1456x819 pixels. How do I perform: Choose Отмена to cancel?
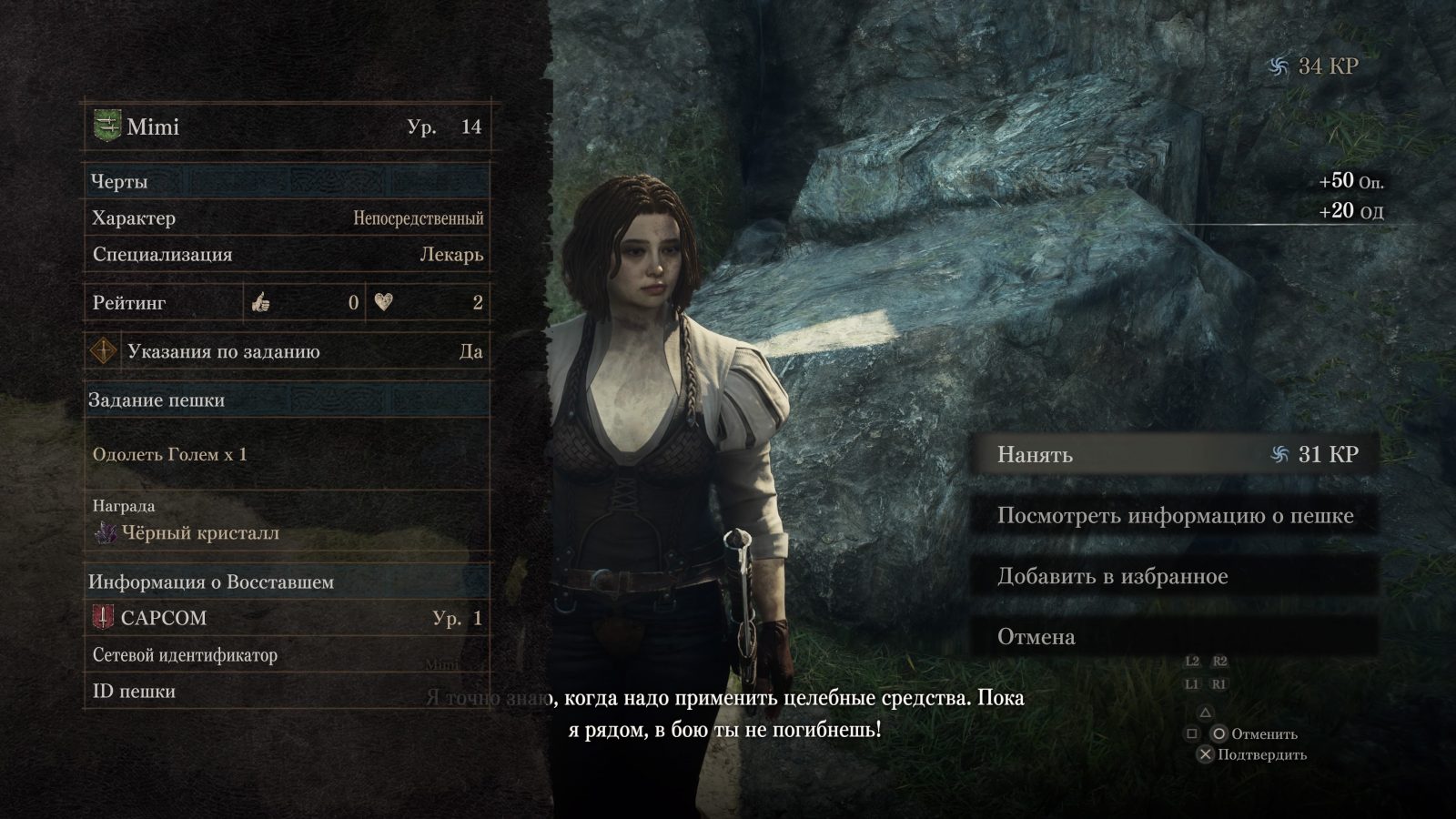coord(1174,636)
